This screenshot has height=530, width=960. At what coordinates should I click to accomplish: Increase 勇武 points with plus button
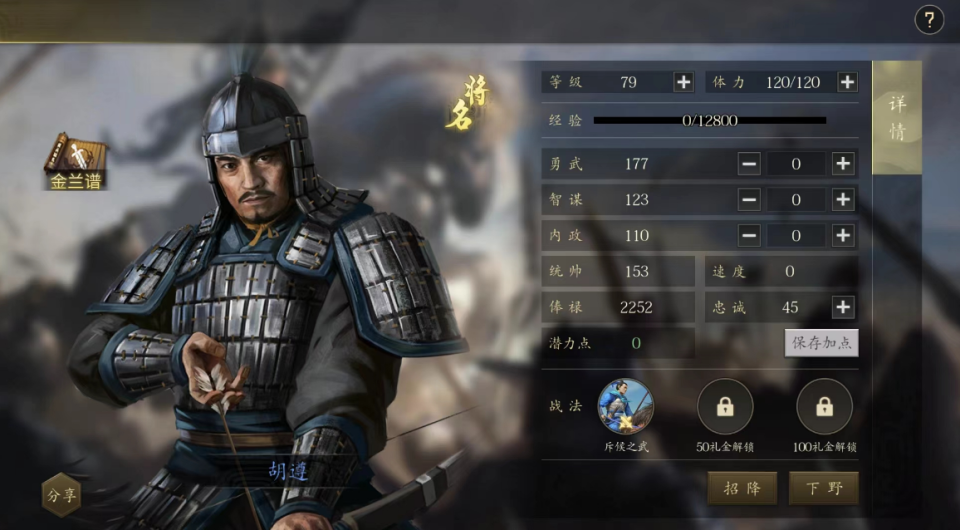843,164
